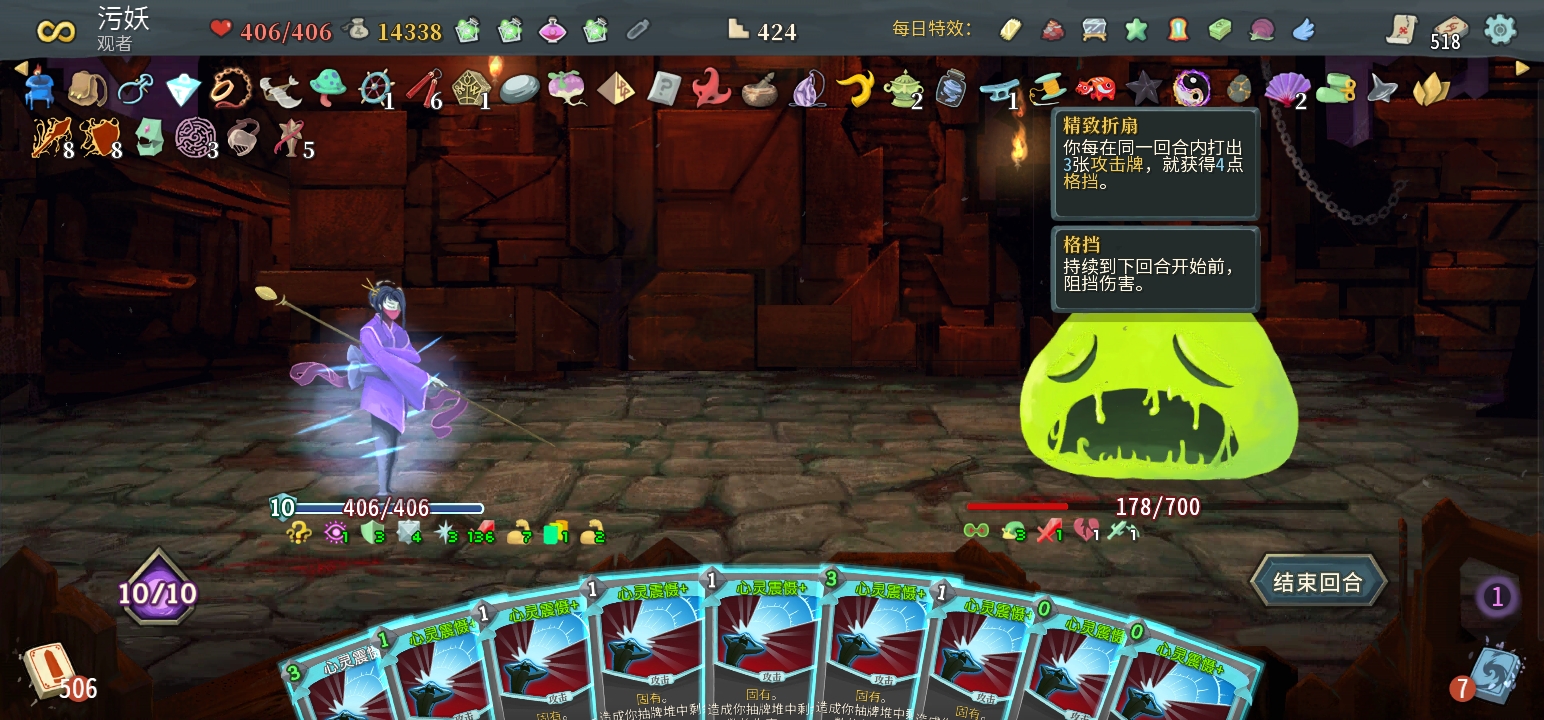Check the red Akabeko cow relic
Viewport: 1544px width, 720px height.
pos(1095,89)
